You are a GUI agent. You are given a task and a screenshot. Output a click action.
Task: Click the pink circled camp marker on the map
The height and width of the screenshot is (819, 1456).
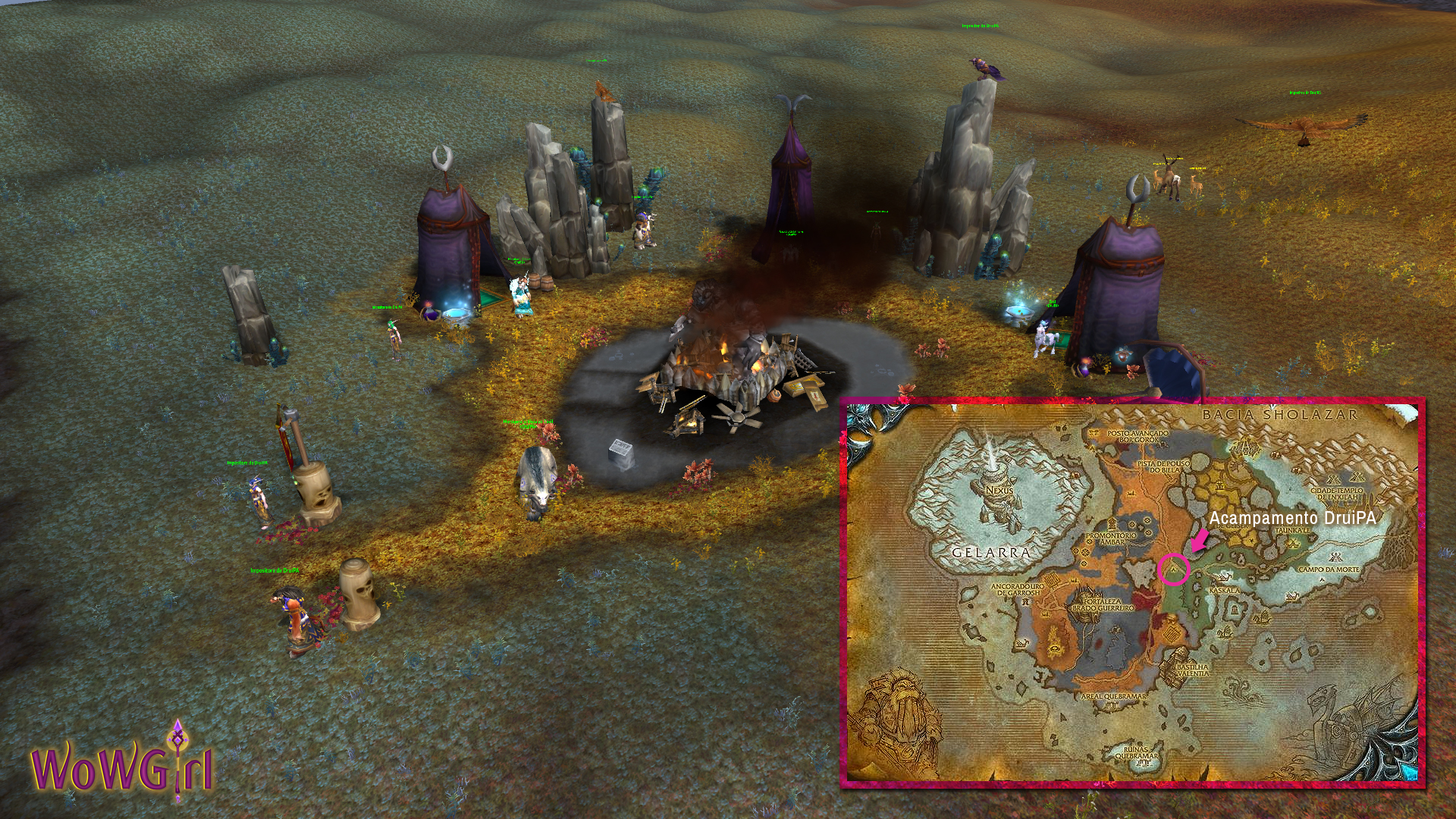click(x=1174, y=569)
